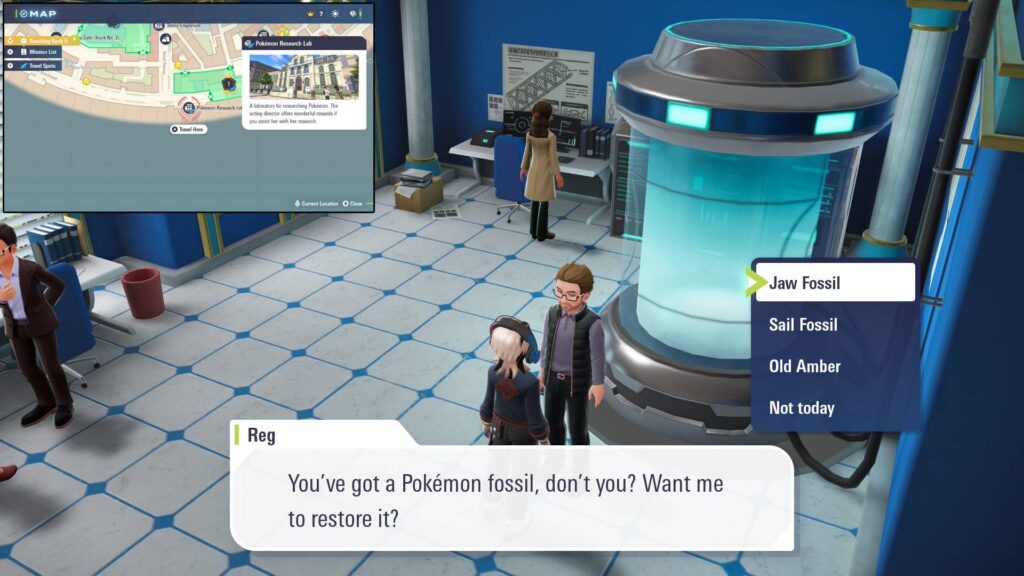Choose the Jaw Fossil option

(834, 283)
